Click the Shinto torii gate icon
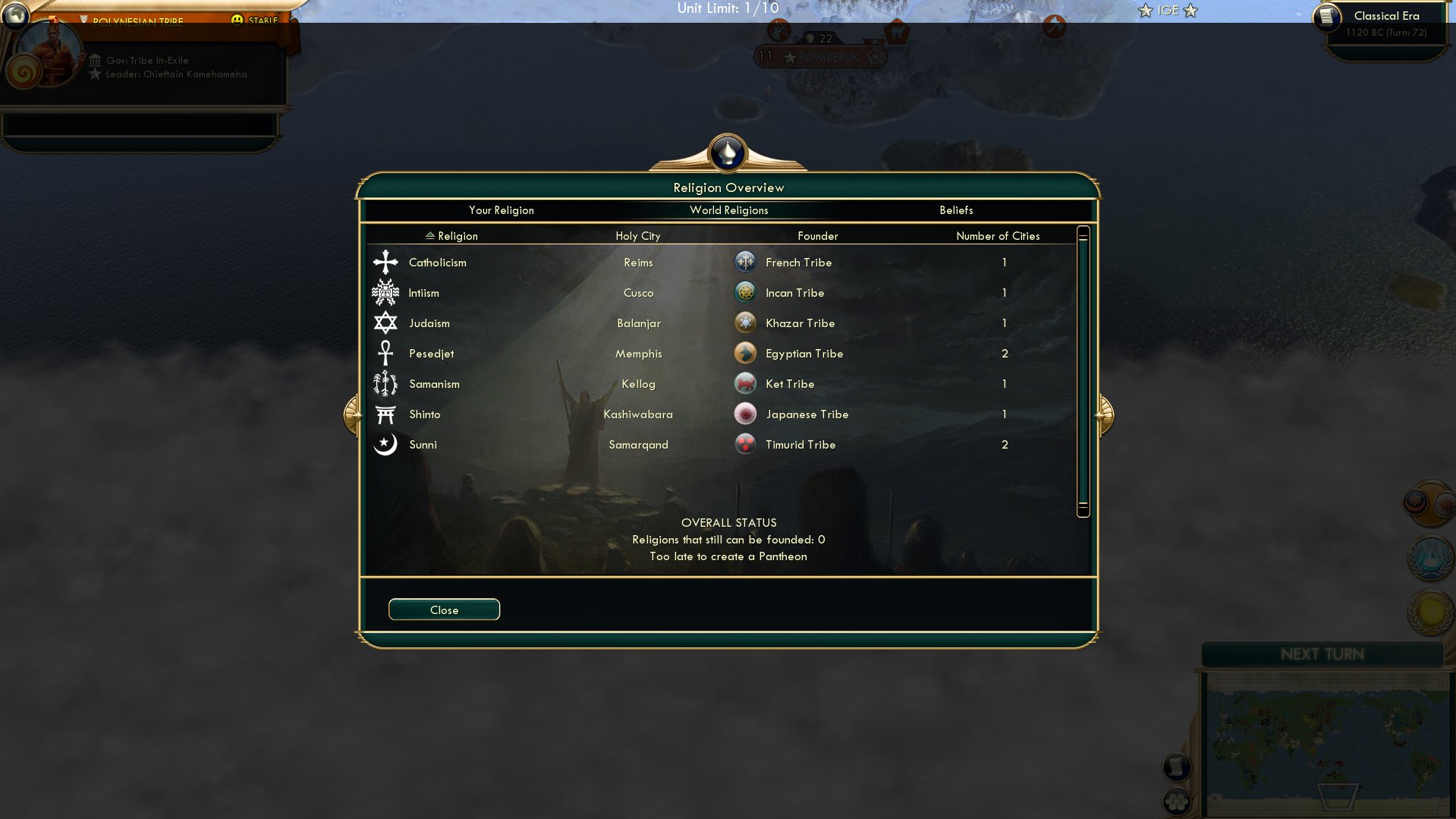 click(x=385, y=414)
